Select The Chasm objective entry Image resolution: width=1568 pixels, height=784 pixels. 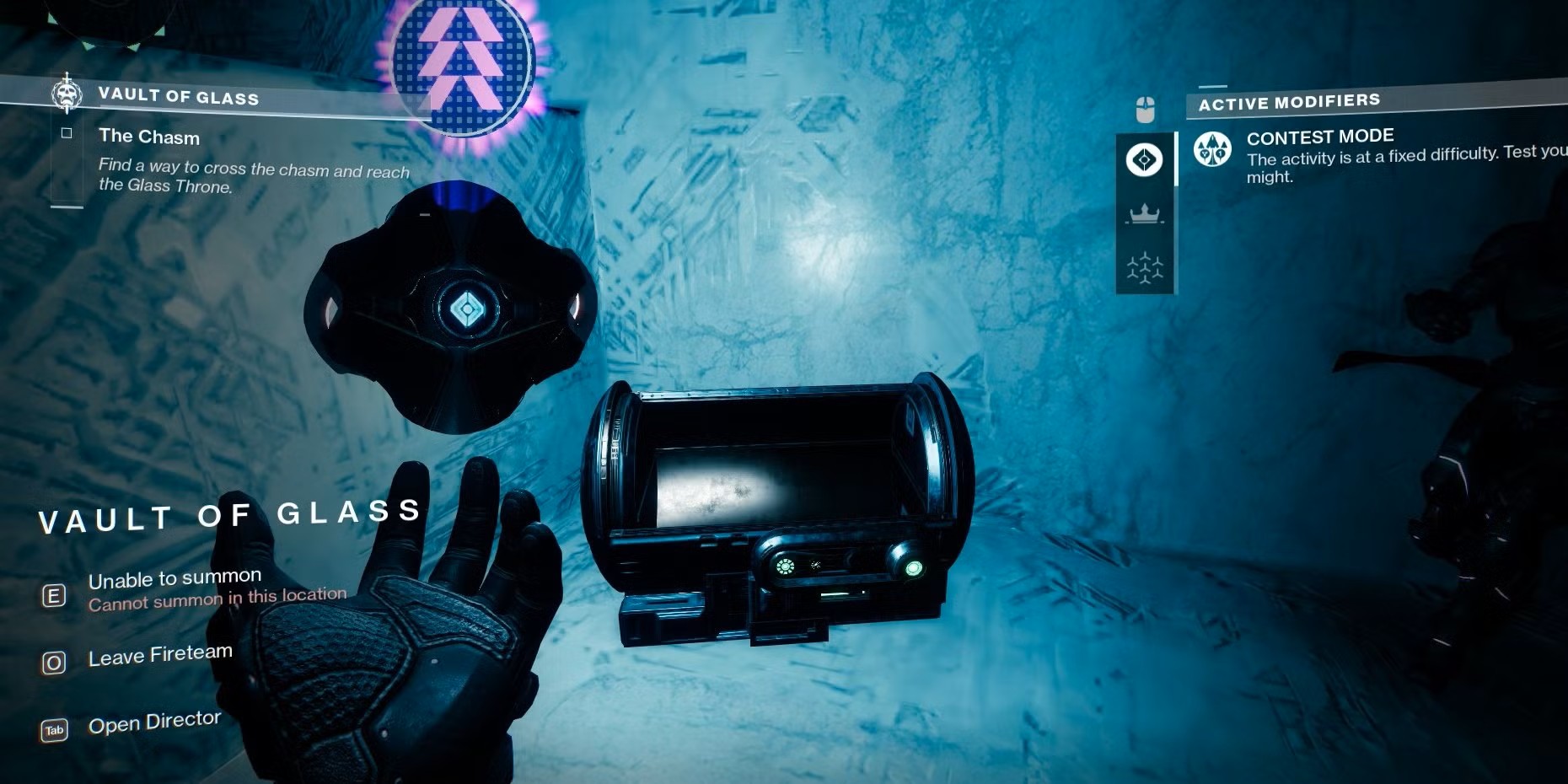coord(149,137)
